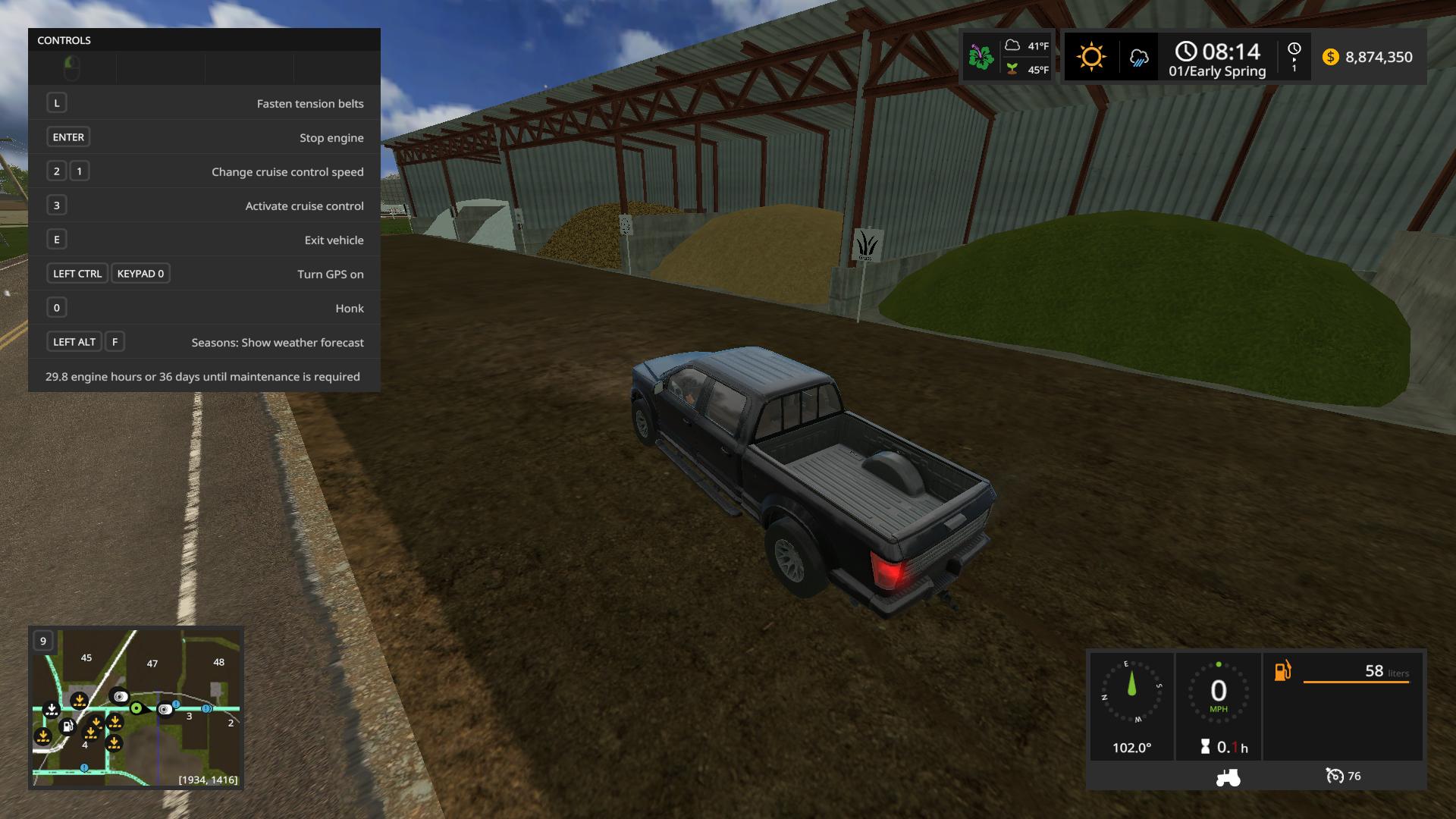
Task: Click the spring flower season icon
Action: pyautogui.click(x=981, y=57)
